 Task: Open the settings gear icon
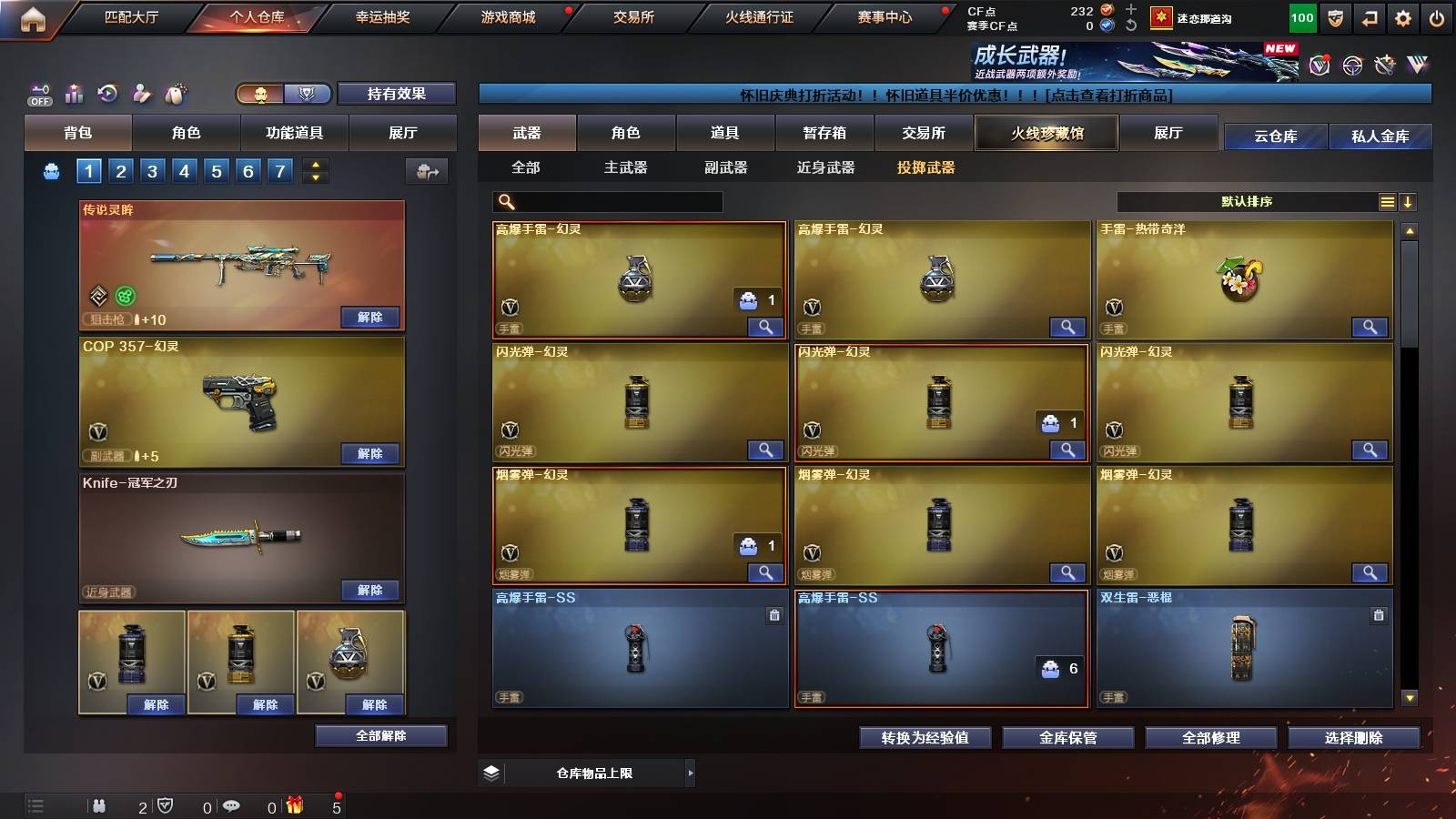[1404, 15]
